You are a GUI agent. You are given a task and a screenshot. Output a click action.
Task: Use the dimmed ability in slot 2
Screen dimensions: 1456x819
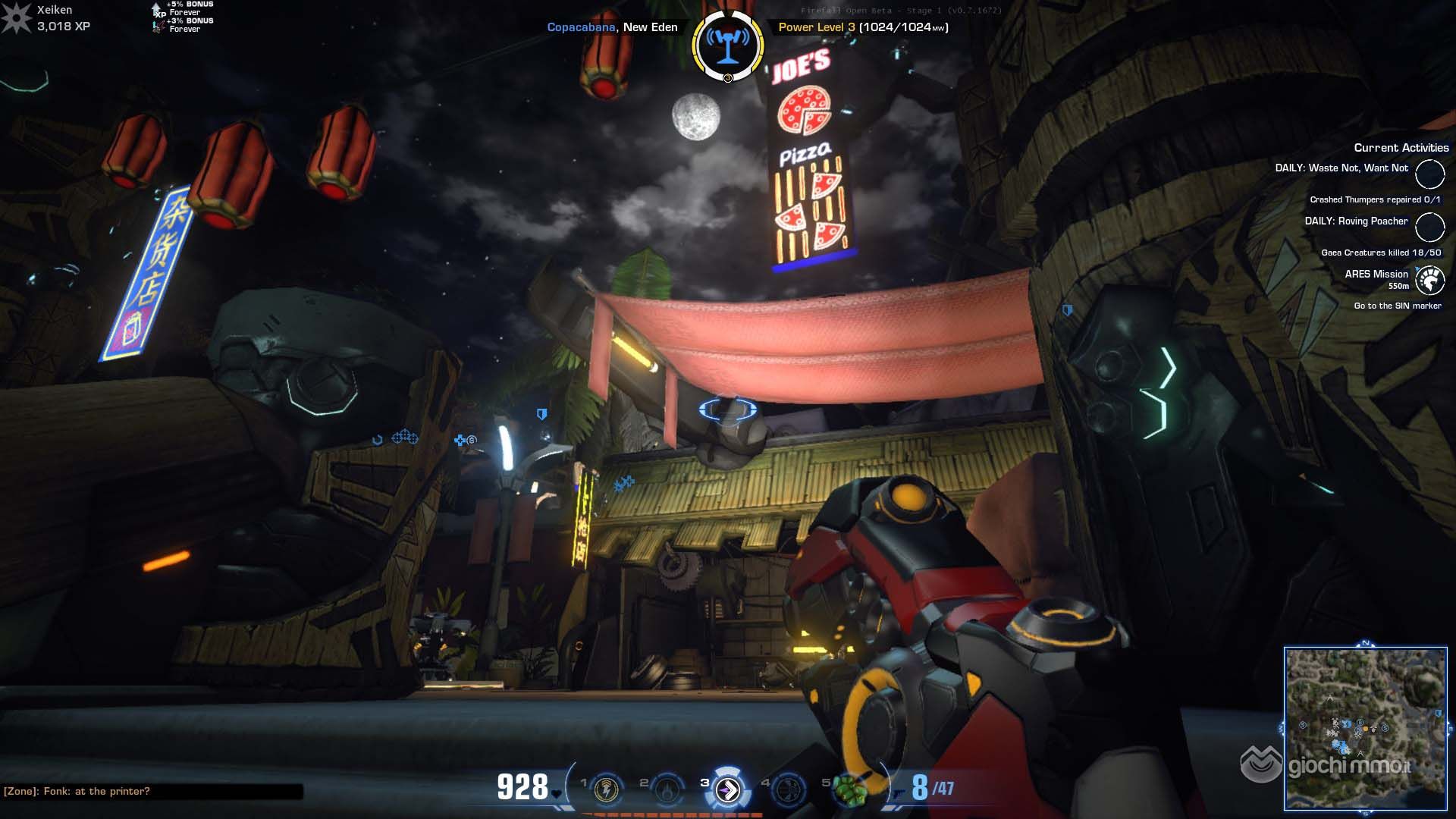667,789
